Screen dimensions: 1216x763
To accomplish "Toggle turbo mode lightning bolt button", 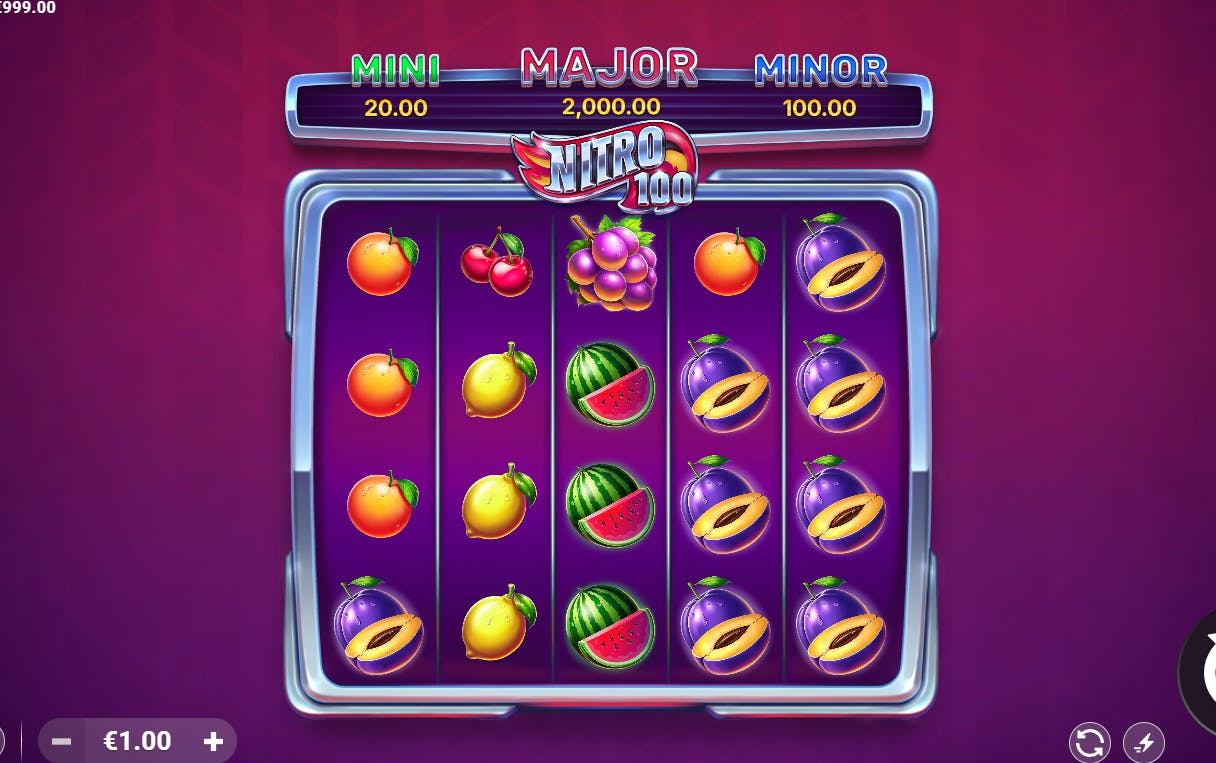I will [x=1143, y=742].
